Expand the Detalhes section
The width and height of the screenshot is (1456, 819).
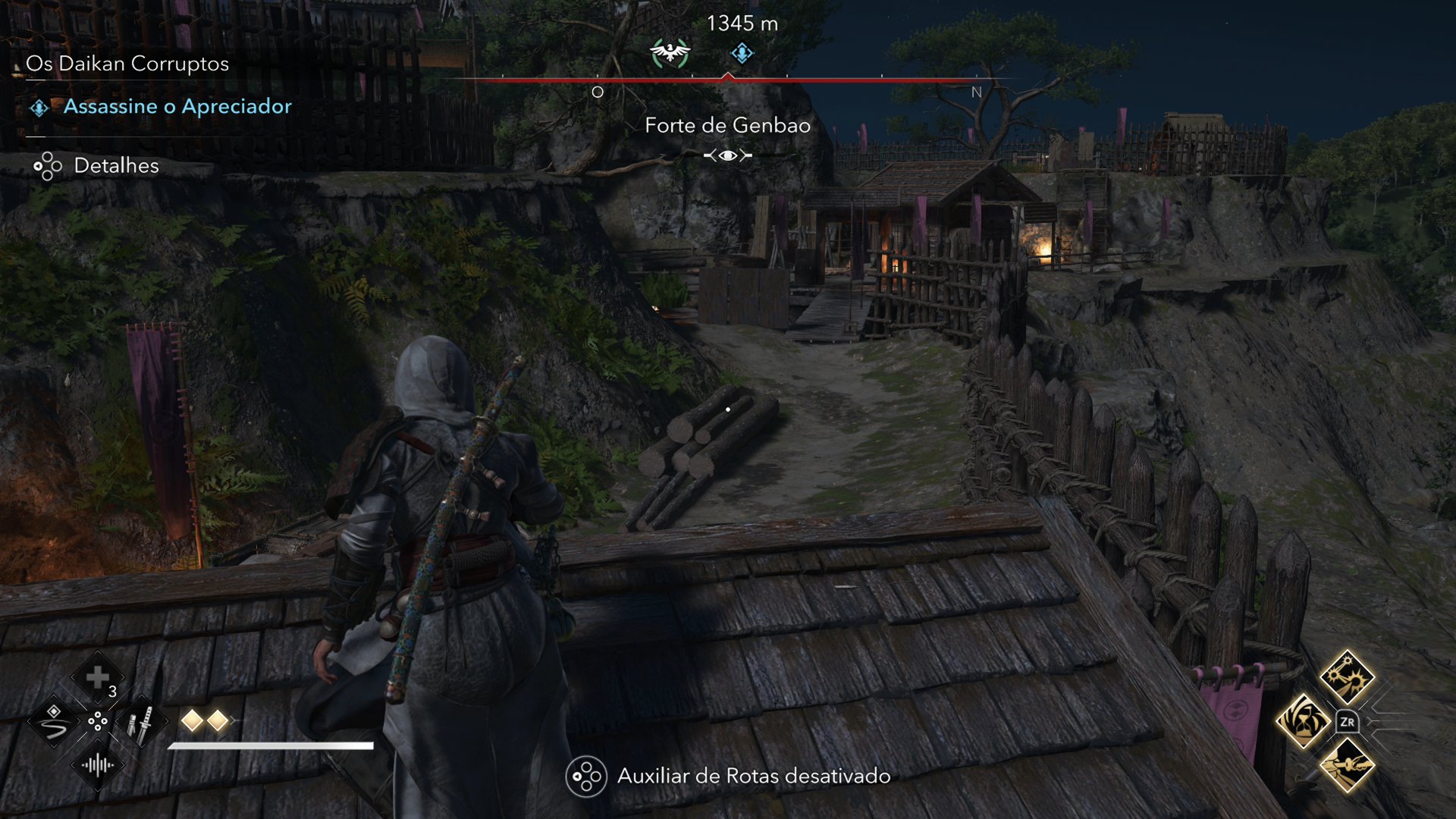click(116, 166)
